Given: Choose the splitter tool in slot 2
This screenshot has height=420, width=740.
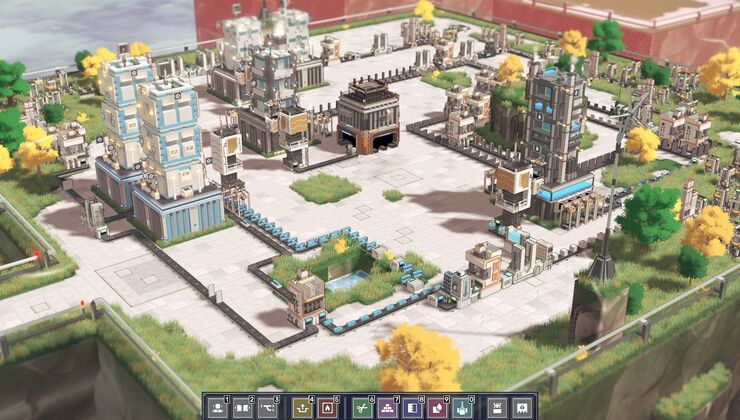Looking at the screenshot, I should pyautogui.click(x=243, y=407).
